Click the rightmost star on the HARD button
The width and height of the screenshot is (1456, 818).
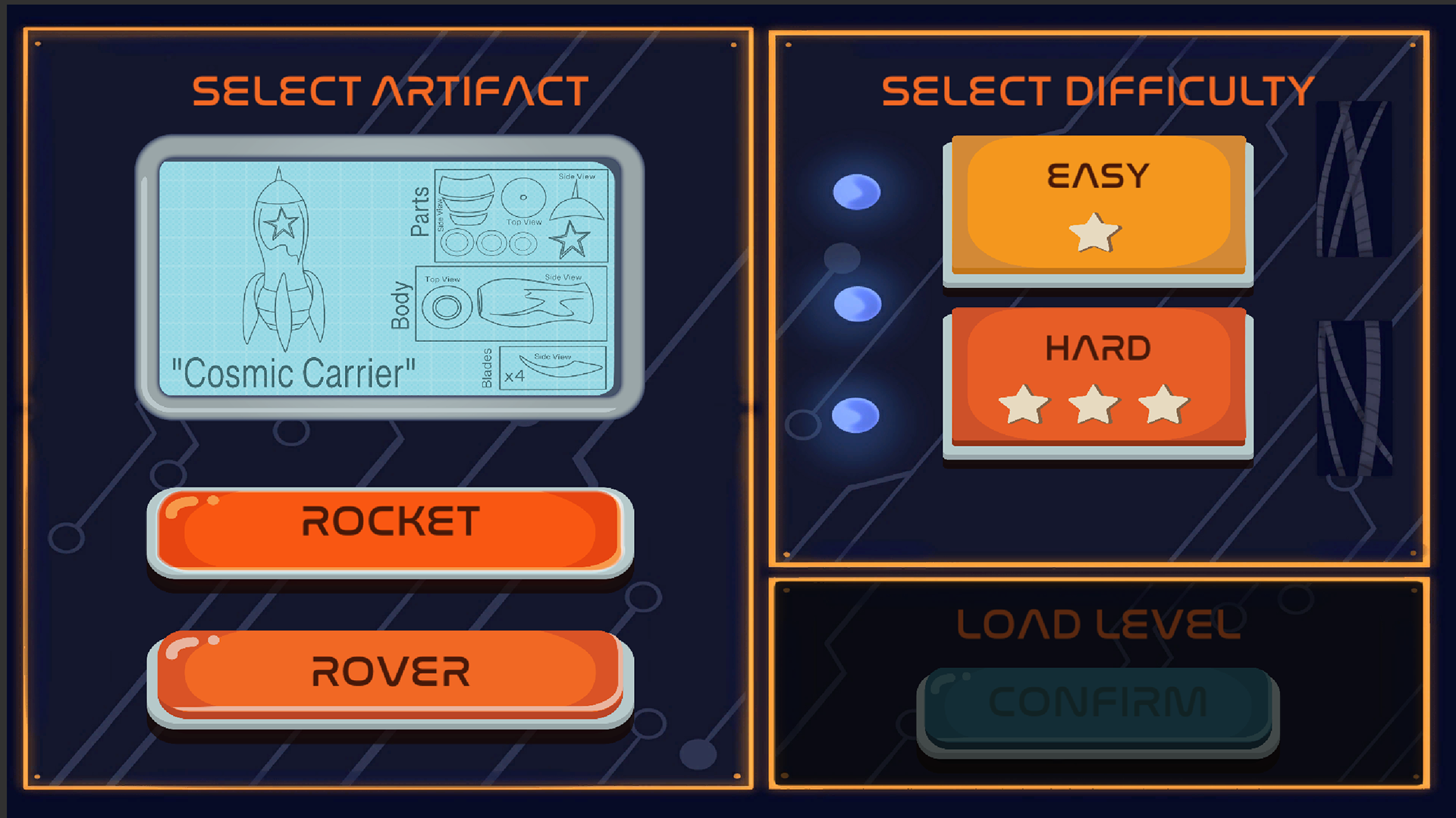tap(1163, 404)
